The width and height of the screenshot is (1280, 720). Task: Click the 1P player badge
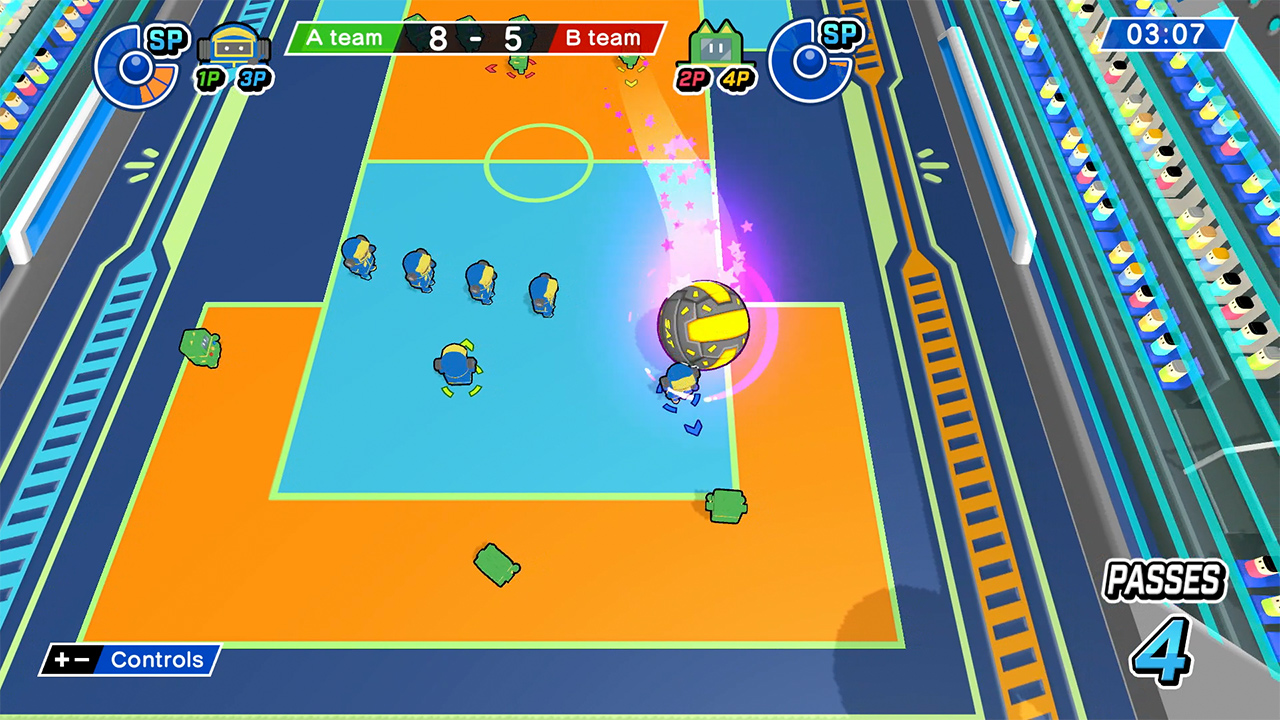pos(209,76)
